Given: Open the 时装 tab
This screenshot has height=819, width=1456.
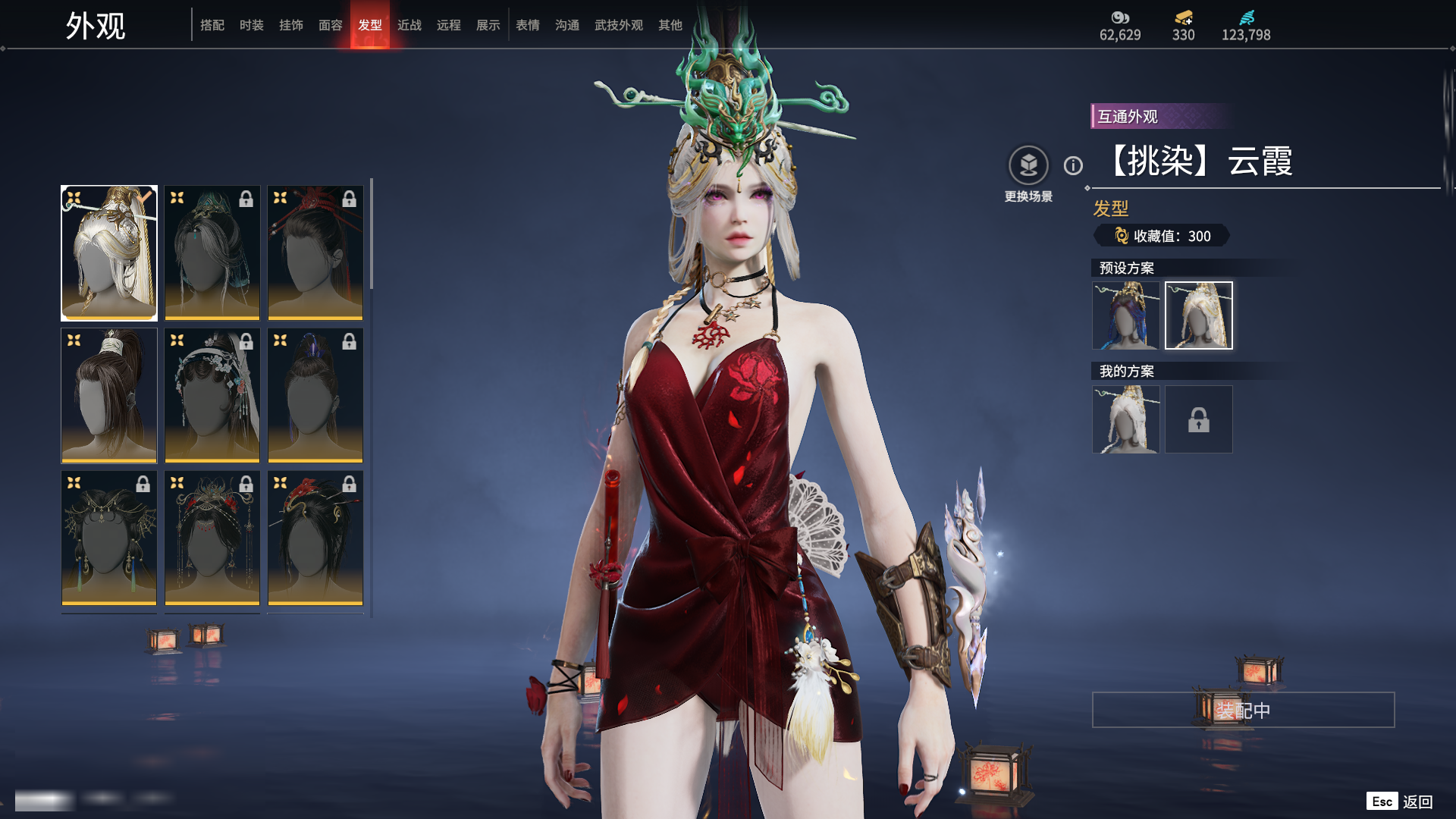Looking at the screenshot, I should [x=252, y=25].
